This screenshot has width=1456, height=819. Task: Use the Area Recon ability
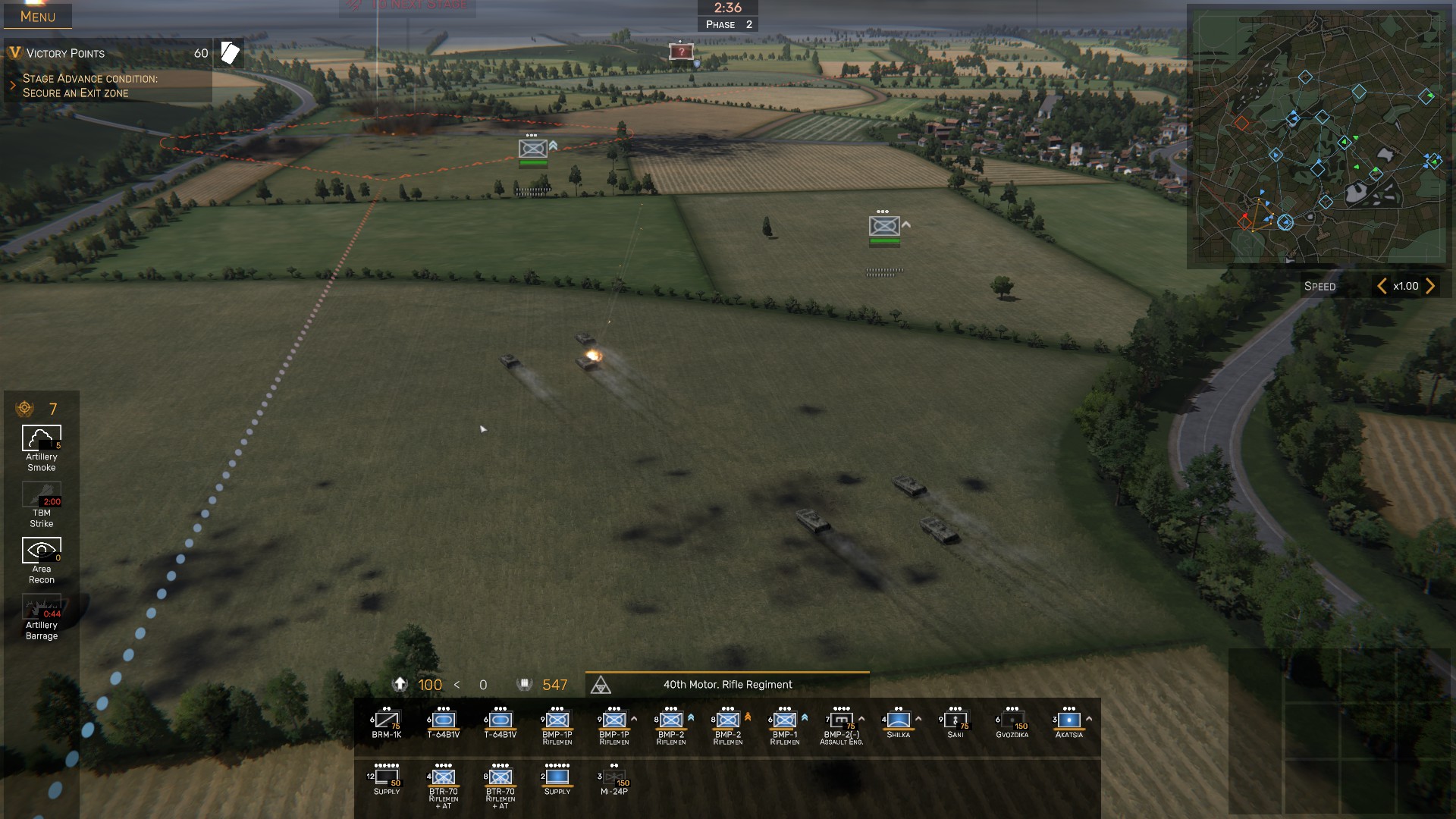(x=42, y=551)
